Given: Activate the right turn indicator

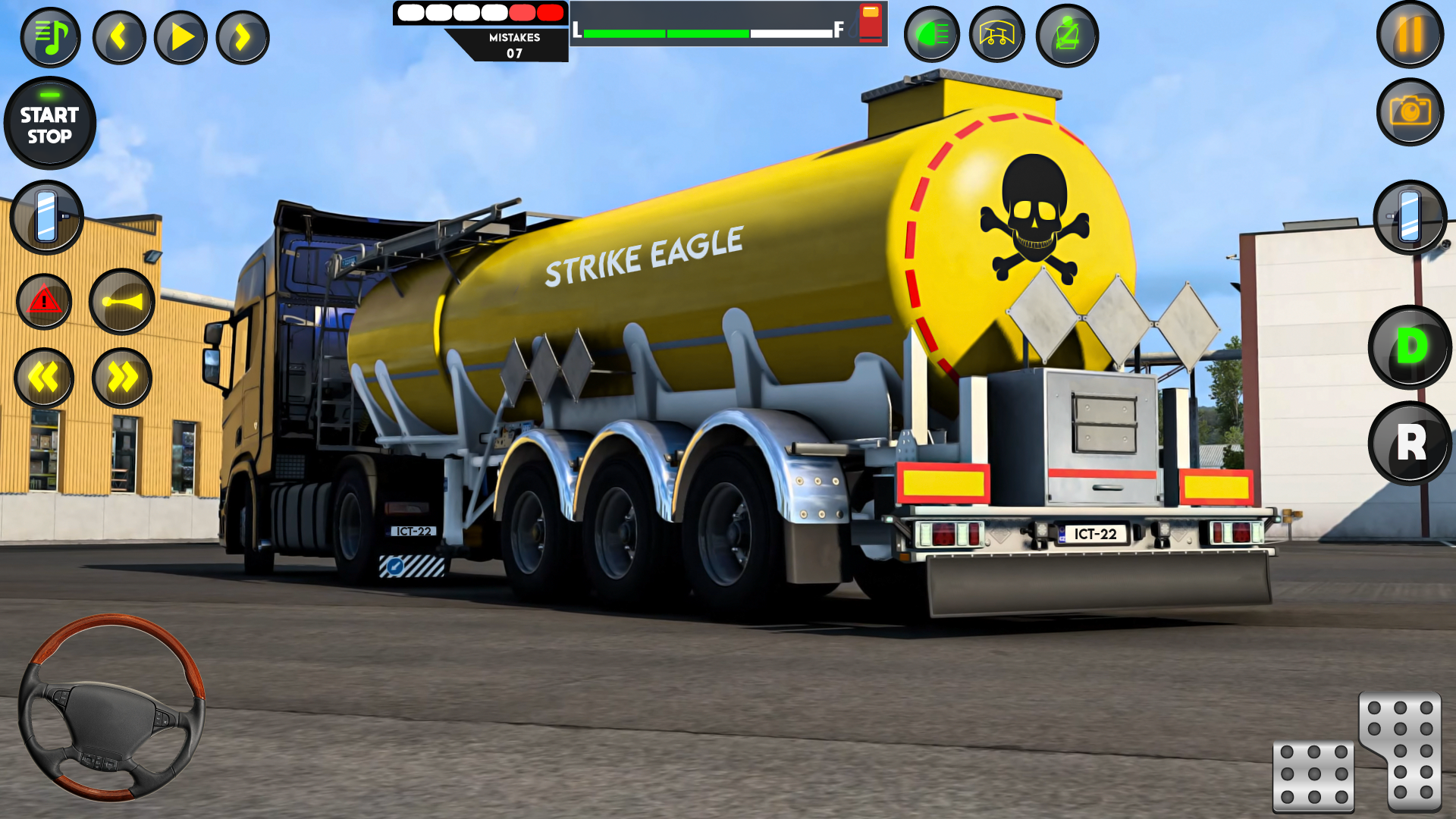Looking at the screenshot, I should point(121,378).
